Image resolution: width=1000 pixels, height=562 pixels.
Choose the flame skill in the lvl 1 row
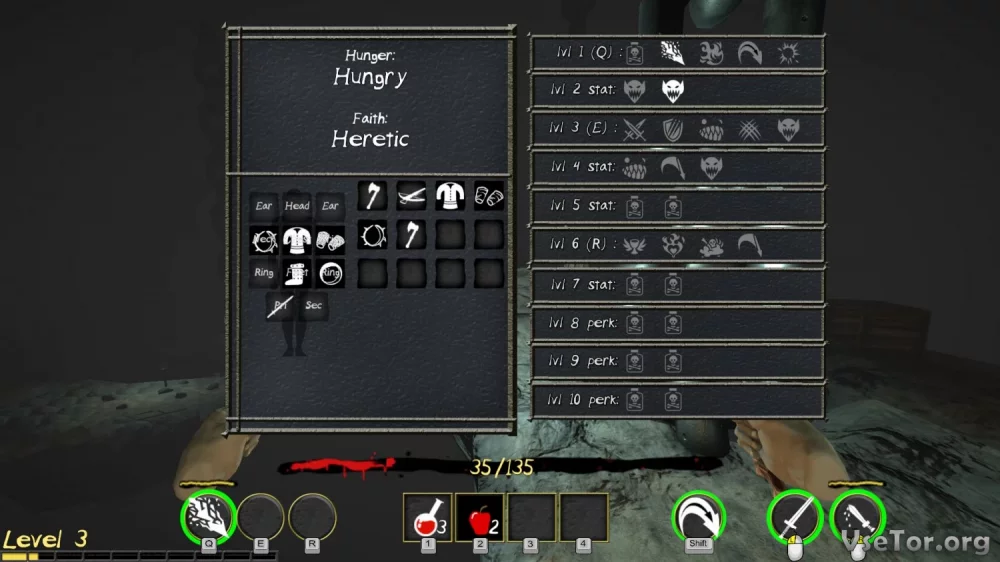pos(711,52)
